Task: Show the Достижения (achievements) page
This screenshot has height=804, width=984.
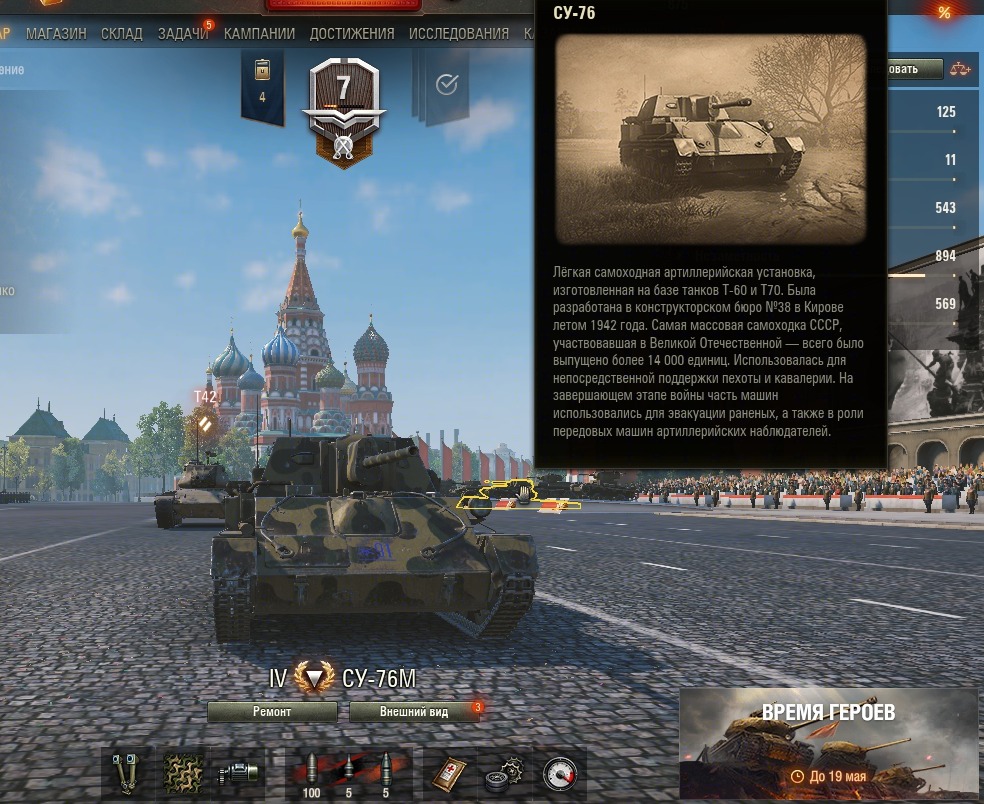Action: click(352, 33)
